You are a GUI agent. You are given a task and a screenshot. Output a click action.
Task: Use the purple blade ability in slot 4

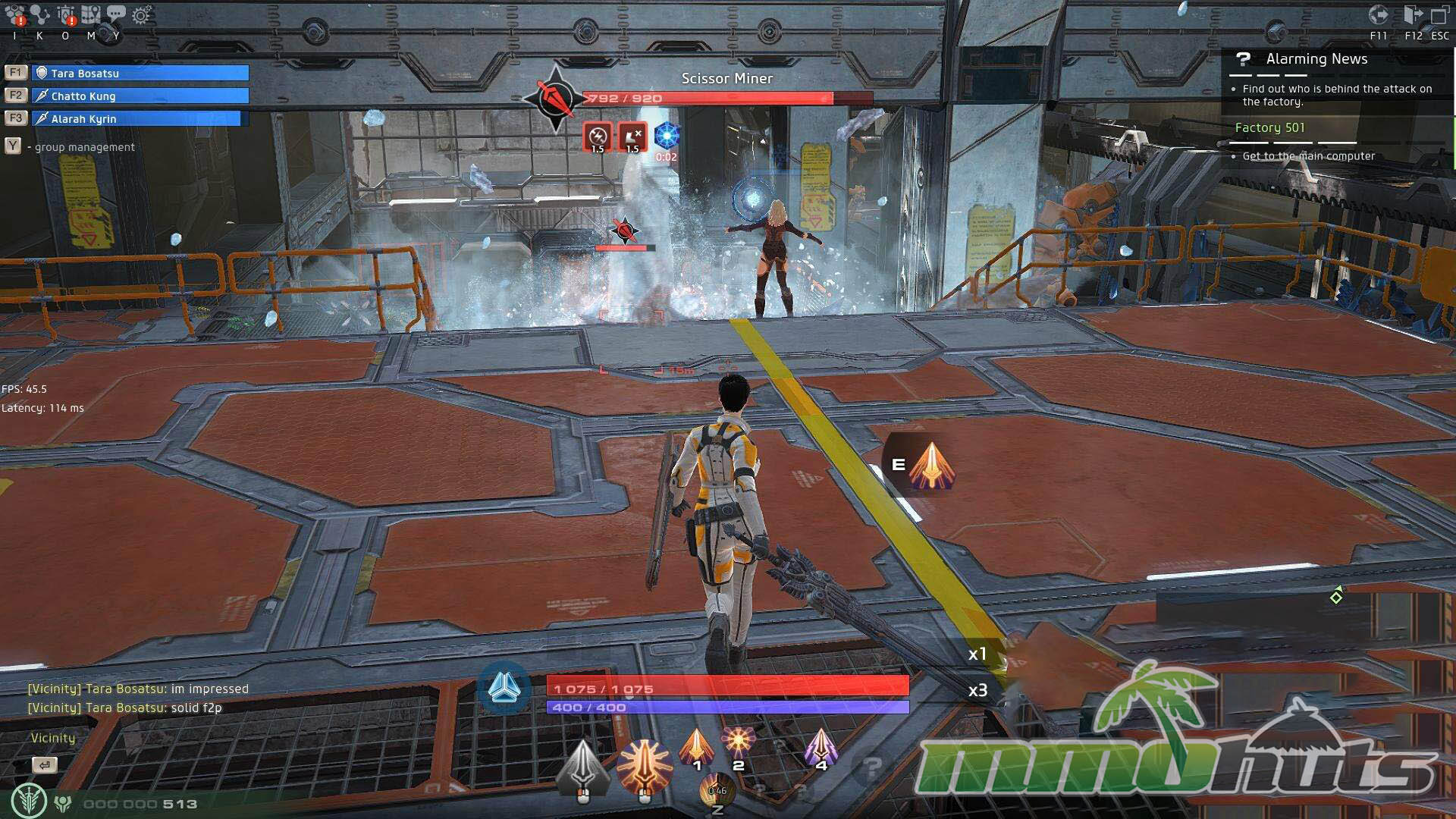(821, 747)
